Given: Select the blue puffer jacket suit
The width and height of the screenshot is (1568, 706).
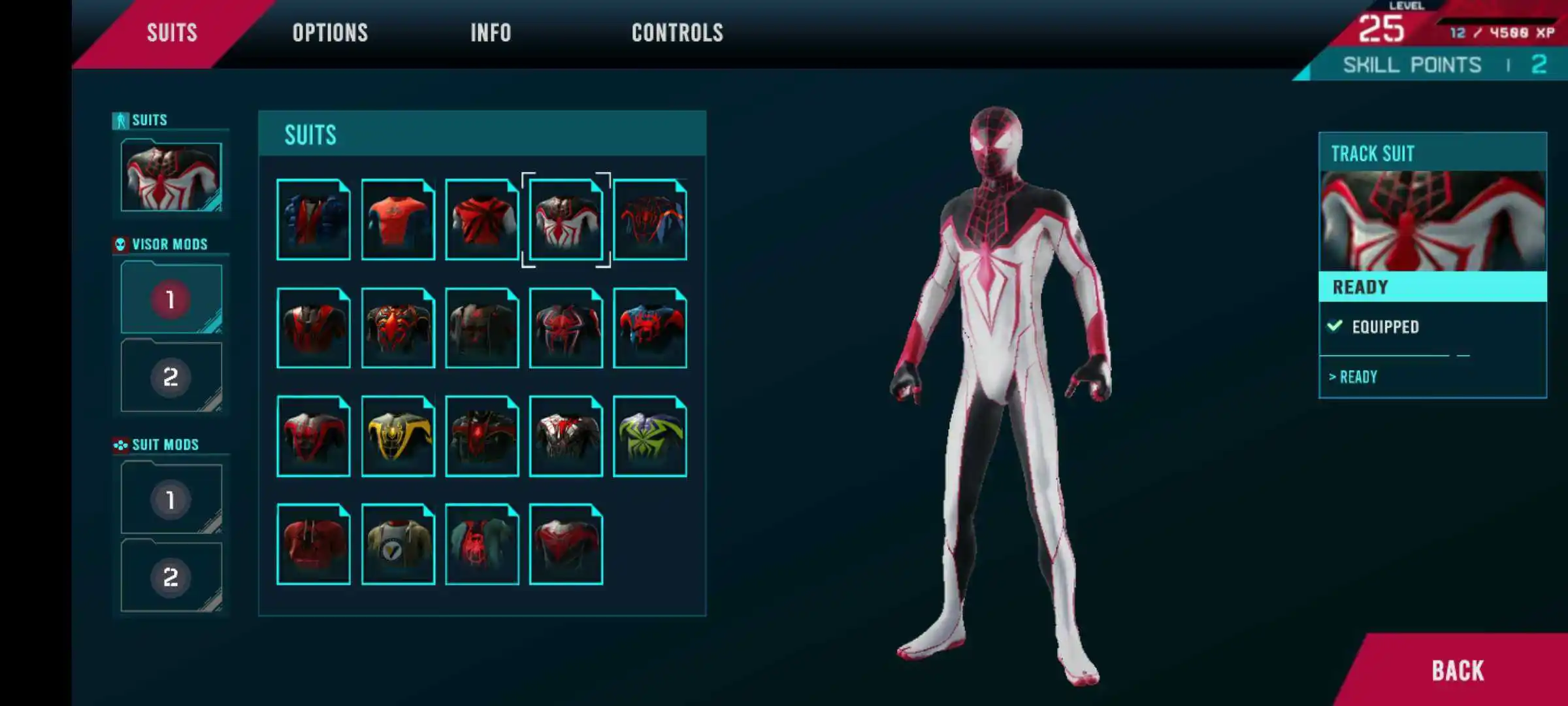Looking at the screenshot, I should 314,220.
